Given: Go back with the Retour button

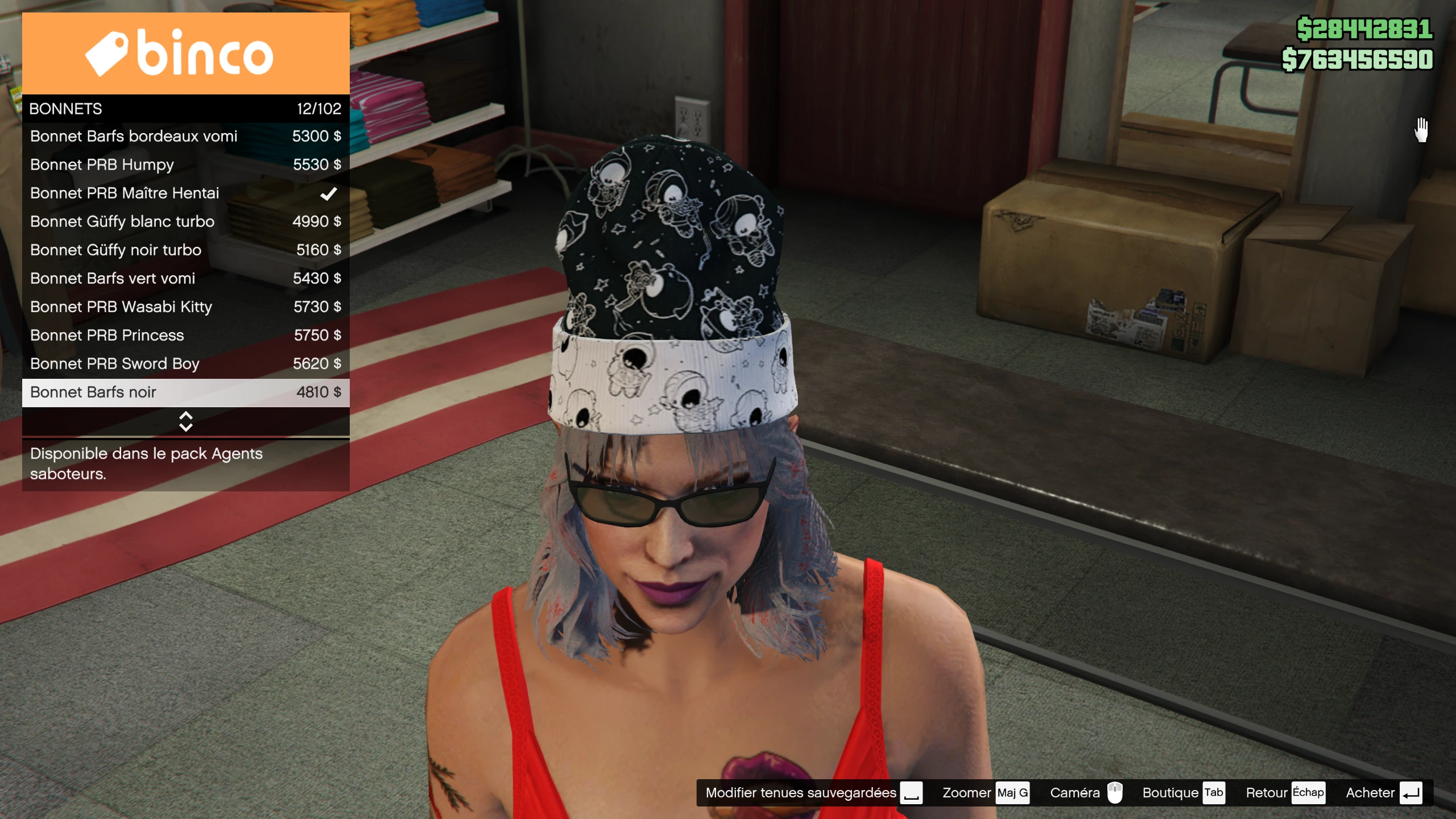Looking at the screenshot, I should 1285,793.
